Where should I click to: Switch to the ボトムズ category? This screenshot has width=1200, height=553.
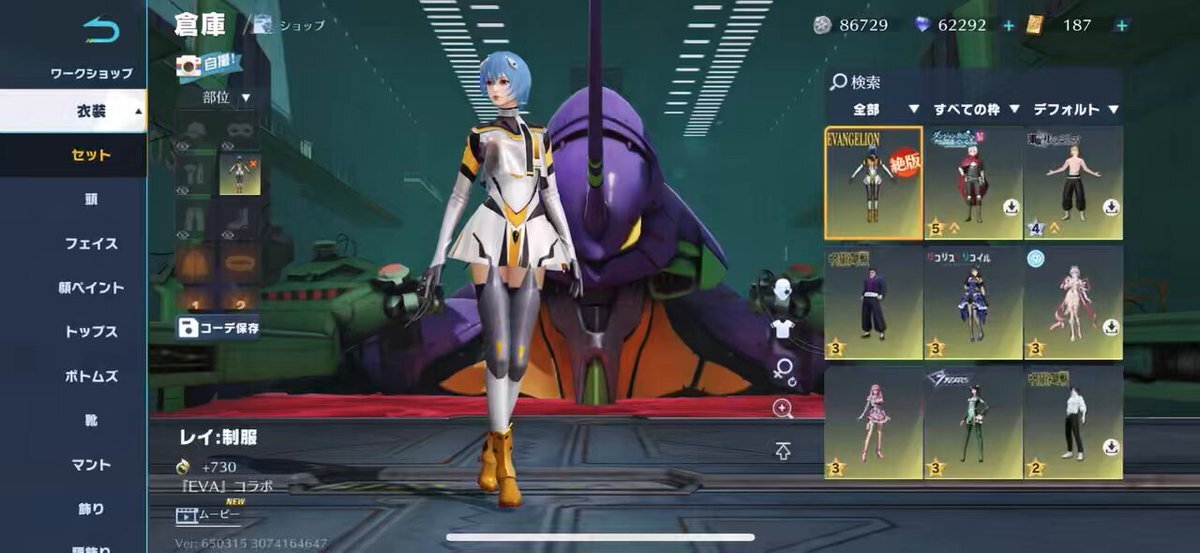pos(91,376)
